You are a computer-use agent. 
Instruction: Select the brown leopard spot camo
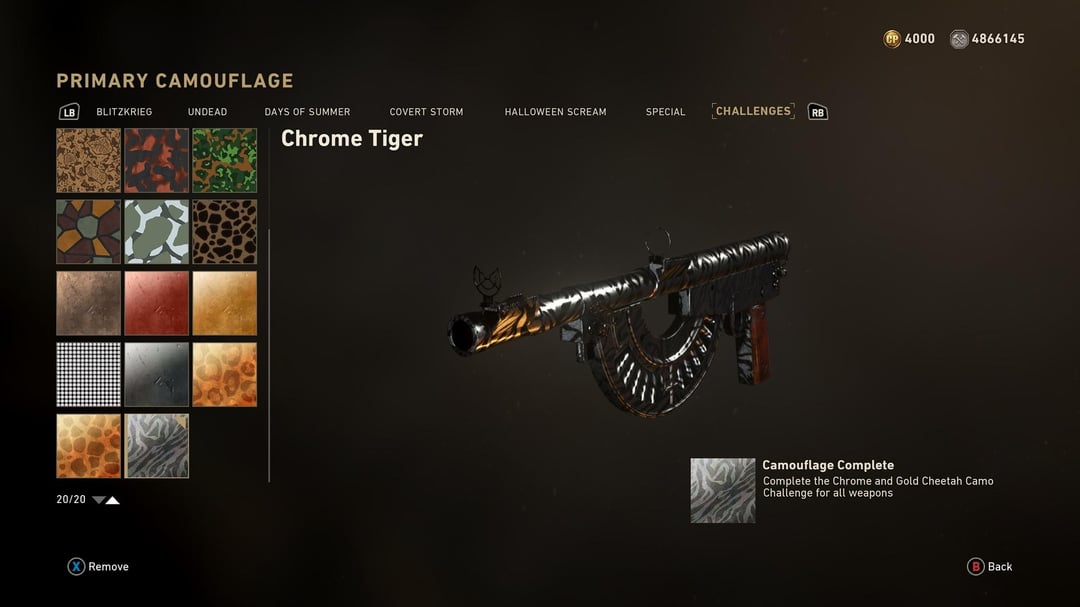[225, 232]
